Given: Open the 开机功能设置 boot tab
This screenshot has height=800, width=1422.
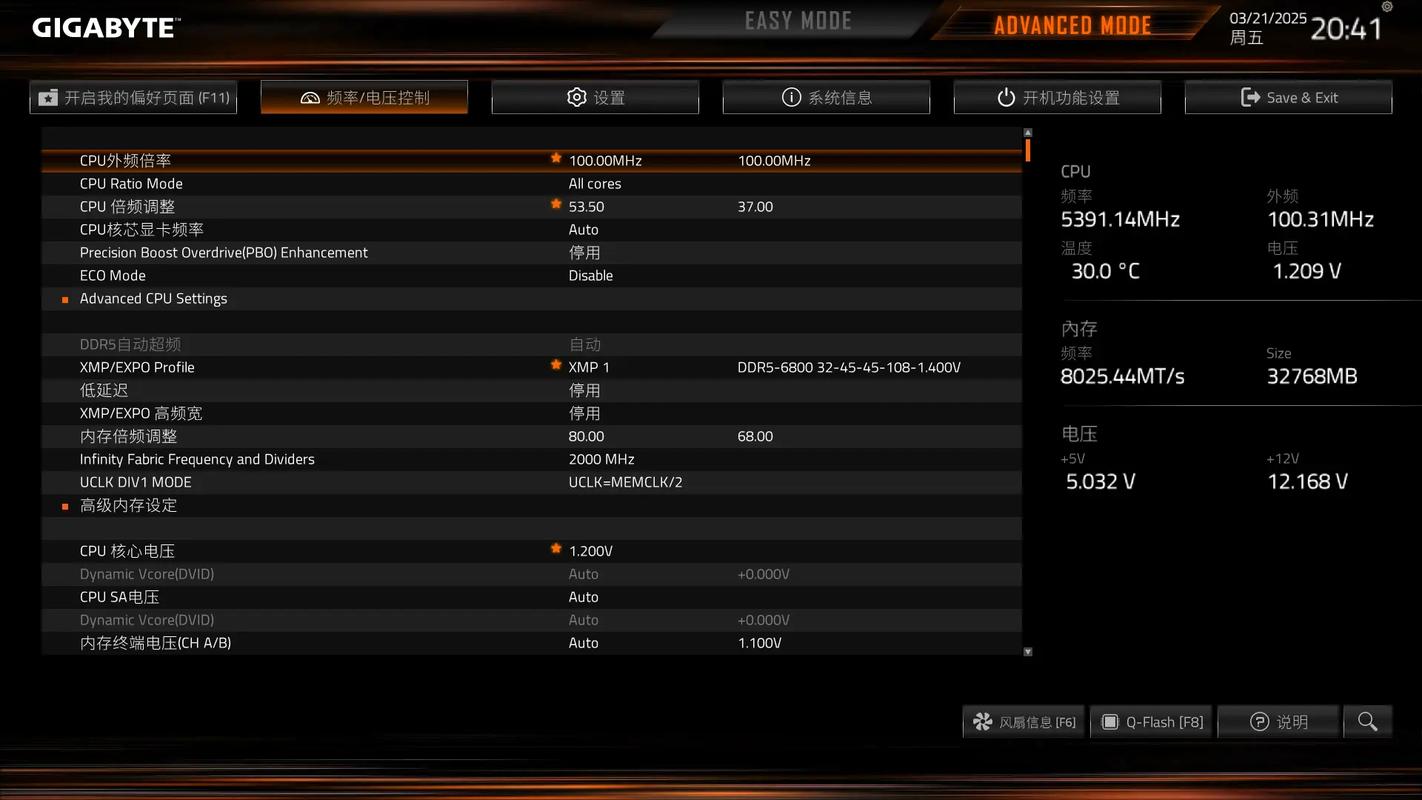Looking at the screenshot, I should click(x=1057, y=97).
